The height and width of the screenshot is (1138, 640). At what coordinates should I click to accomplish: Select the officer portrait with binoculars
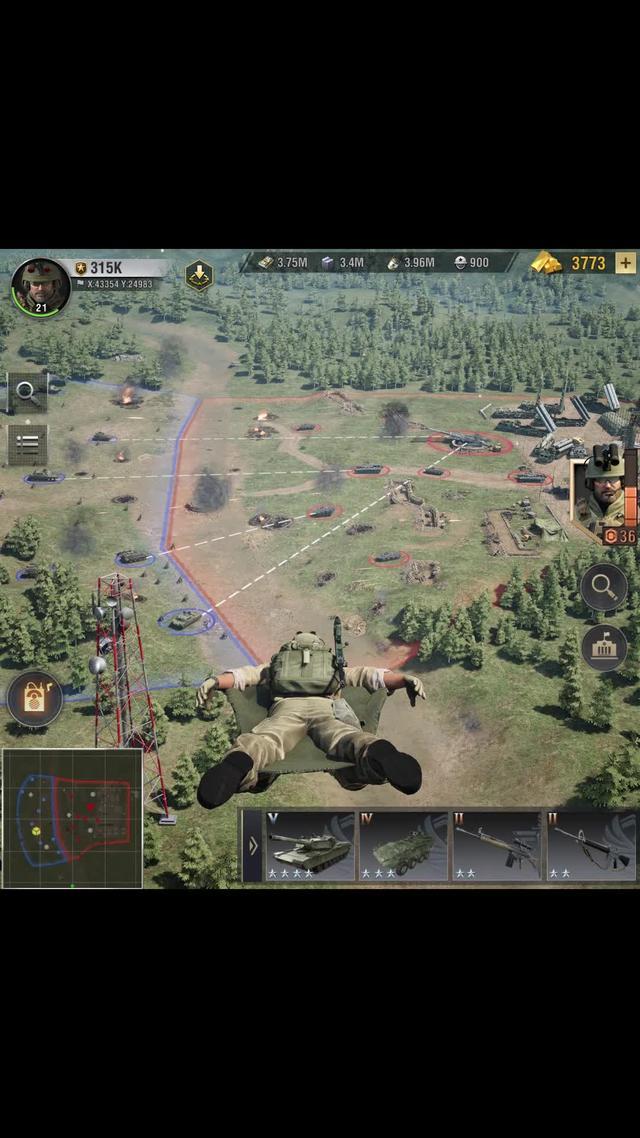point(603,492)
